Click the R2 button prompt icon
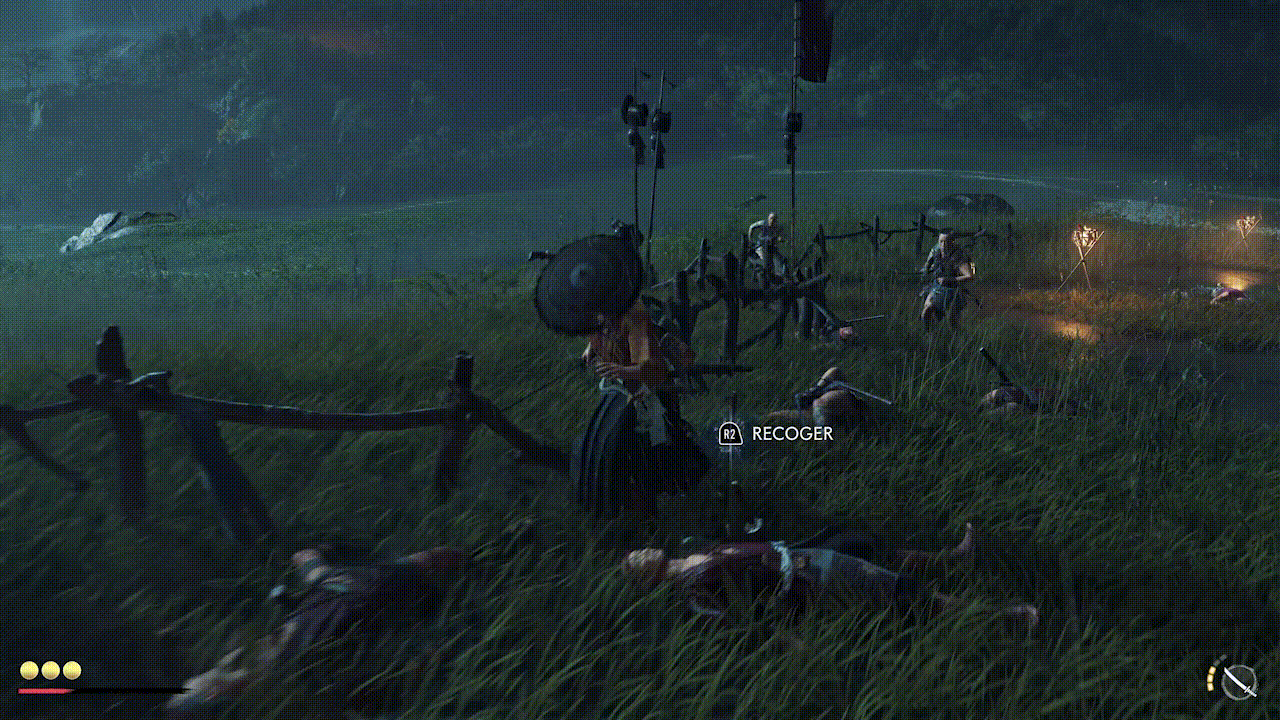Viewport: 1280px width, 720px height. (x=729, y=434)
